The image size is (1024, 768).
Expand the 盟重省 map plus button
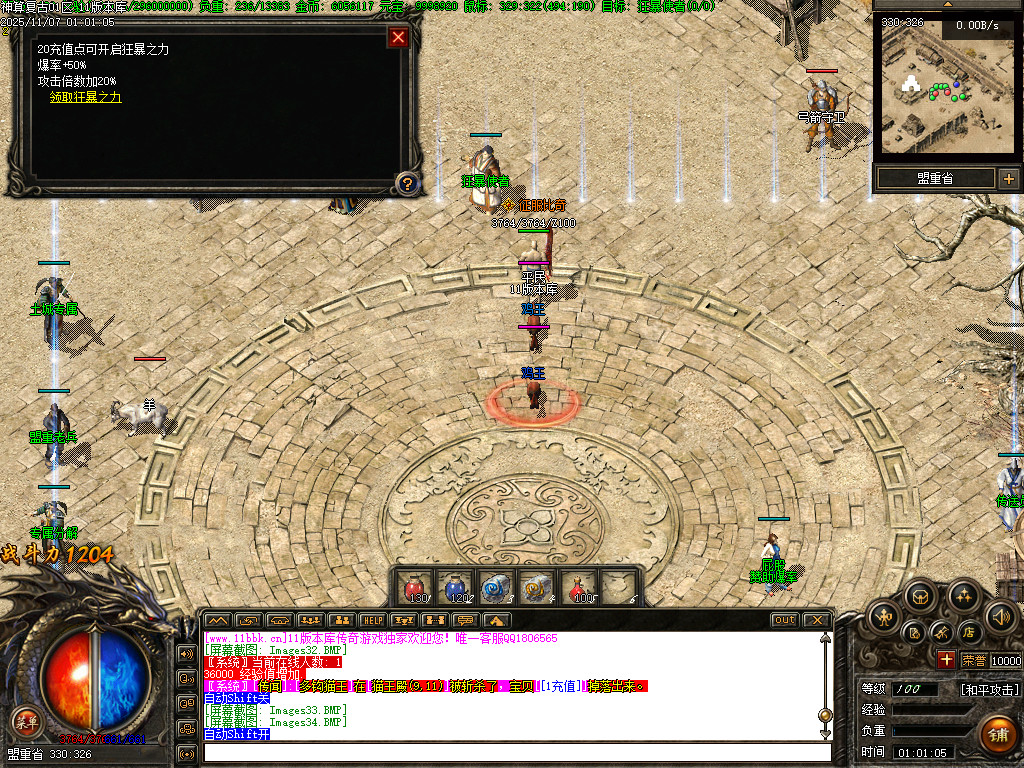[x=1008, y=179]
